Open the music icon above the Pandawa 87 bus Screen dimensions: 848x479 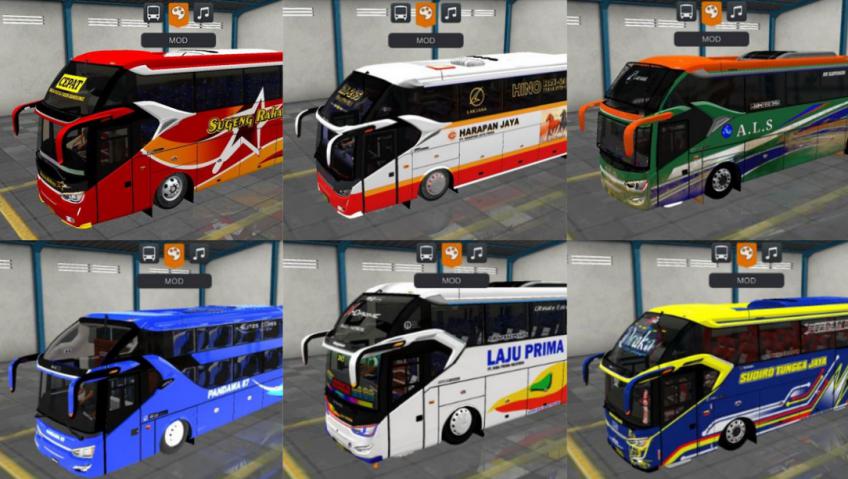(x=198, y=253)
